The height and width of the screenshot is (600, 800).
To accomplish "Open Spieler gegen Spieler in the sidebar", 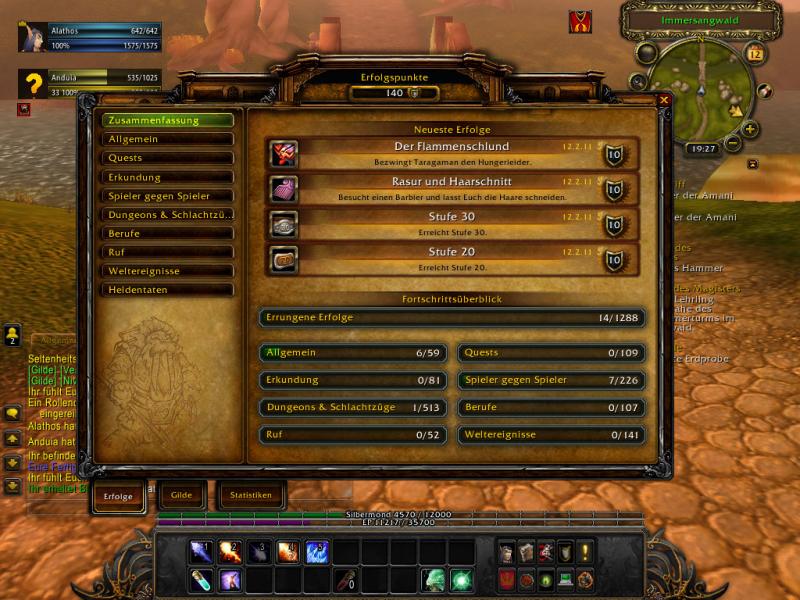I will 167,196.
